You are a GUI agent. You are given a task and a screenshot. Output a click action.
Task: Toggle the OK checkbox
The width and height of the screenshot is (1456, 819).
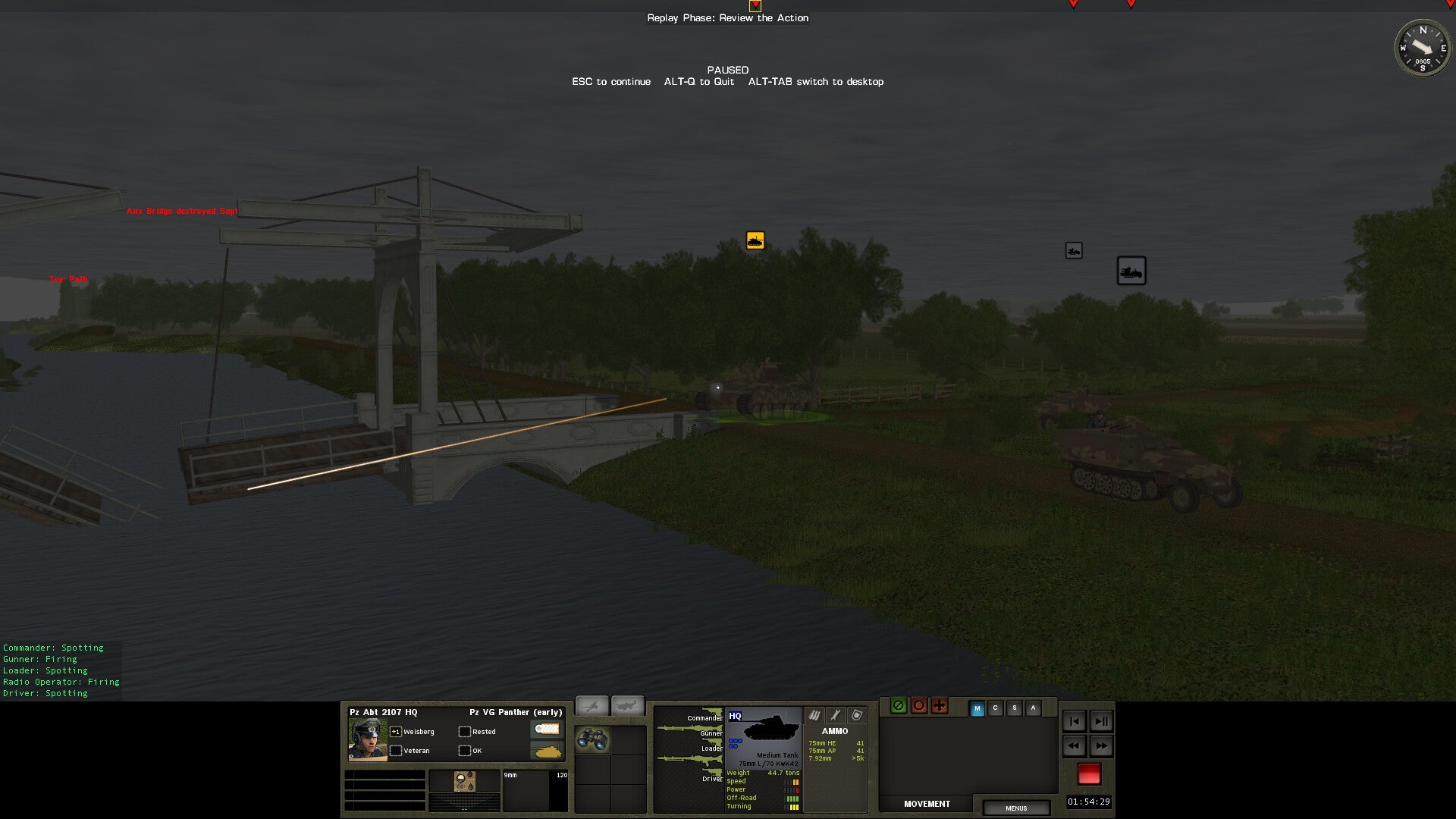464,751
